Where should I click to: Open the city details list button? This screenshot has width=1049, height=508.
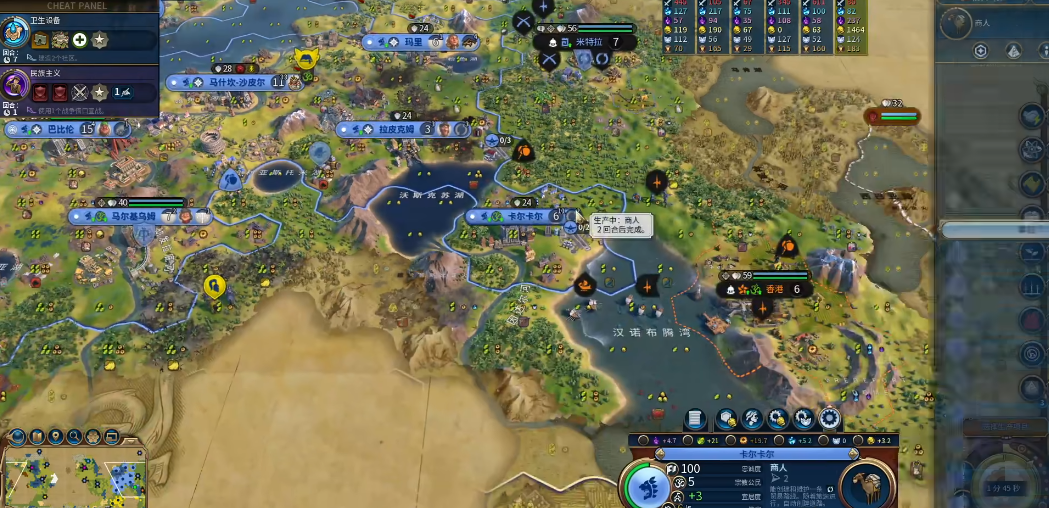click(695, 419)
